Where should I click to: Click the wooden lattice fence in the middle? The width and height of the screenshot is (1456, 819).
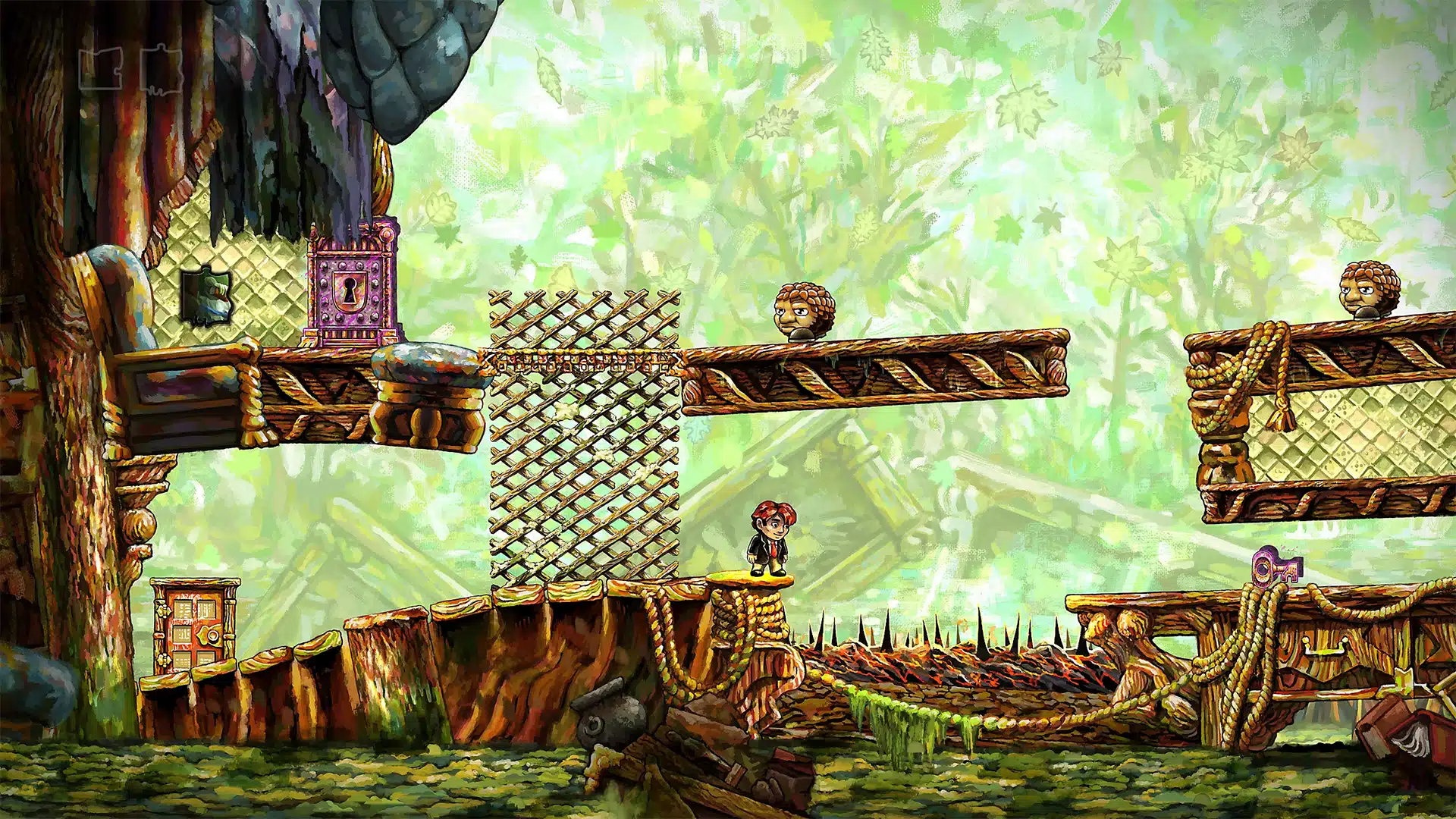[584, 440]
